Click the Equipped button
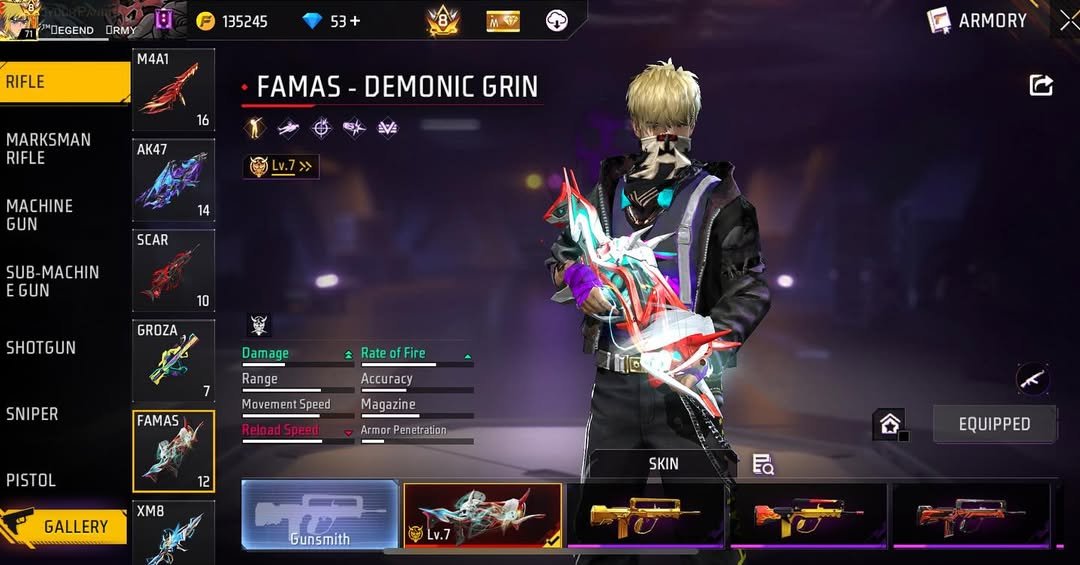1080x565 pixels. point(994,424)
